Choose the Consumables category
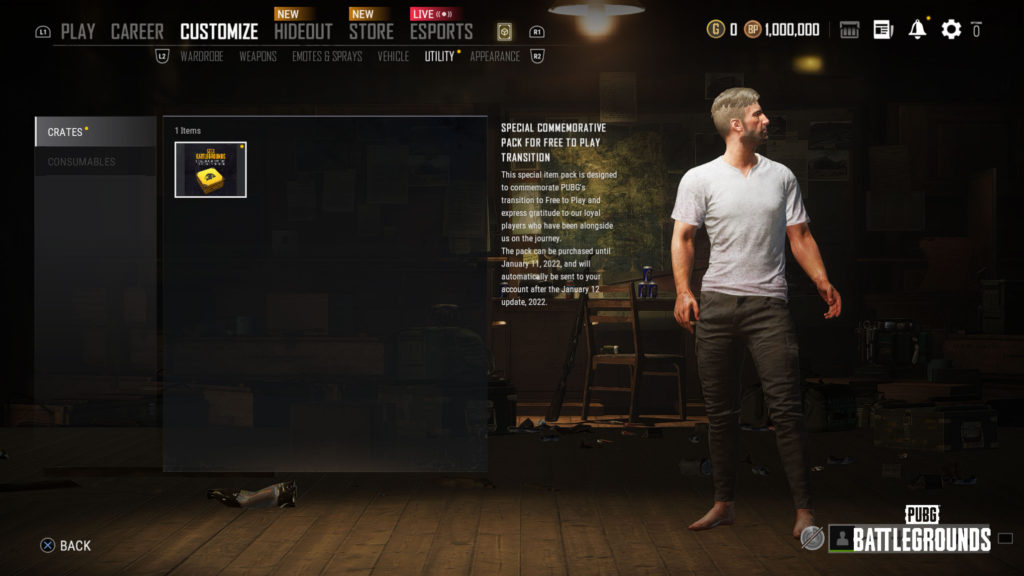This screenshot has width=1024, height=576. (x=95, y=162)
